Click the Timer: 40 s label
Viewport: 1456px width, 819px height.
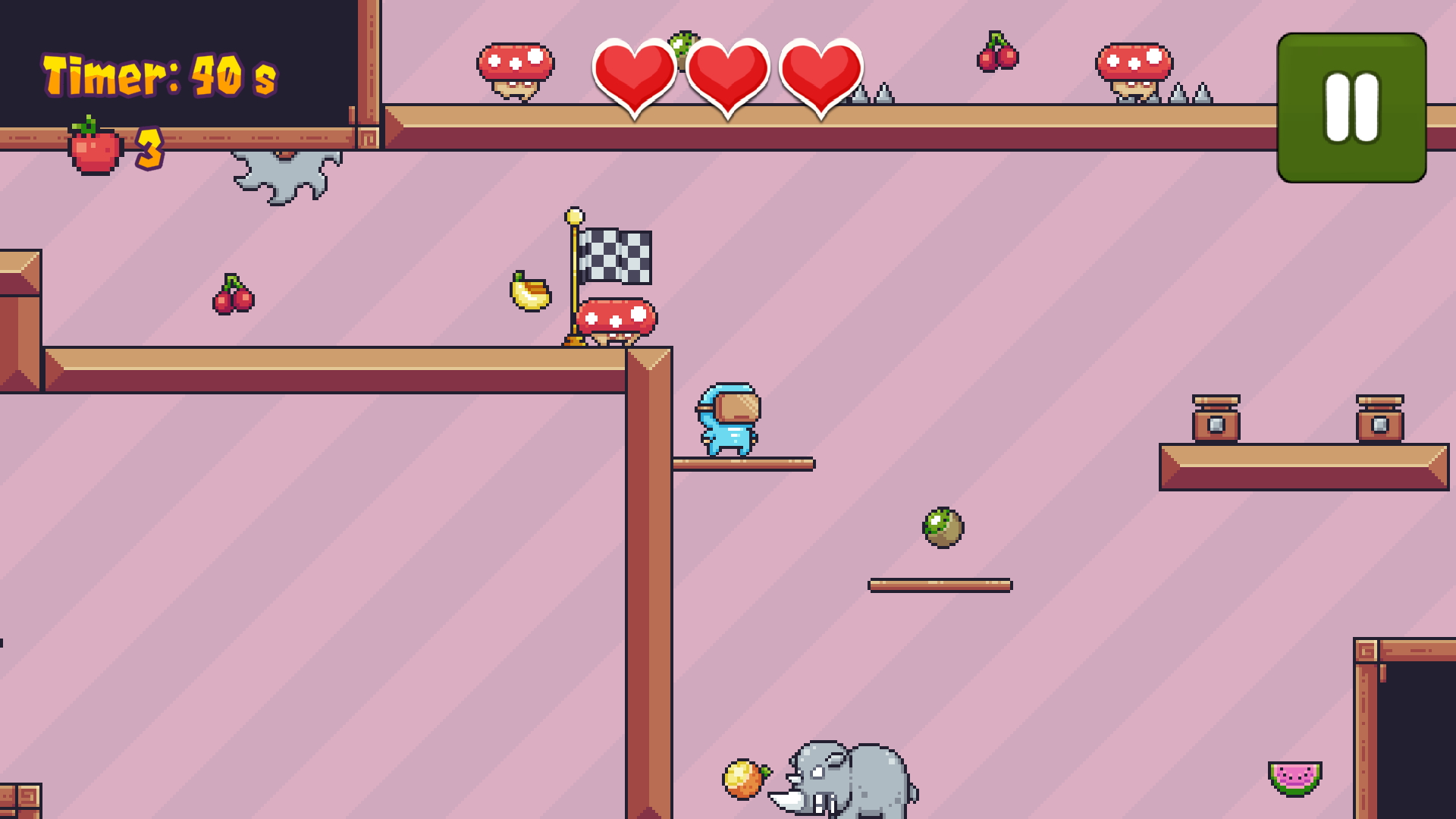159,74
